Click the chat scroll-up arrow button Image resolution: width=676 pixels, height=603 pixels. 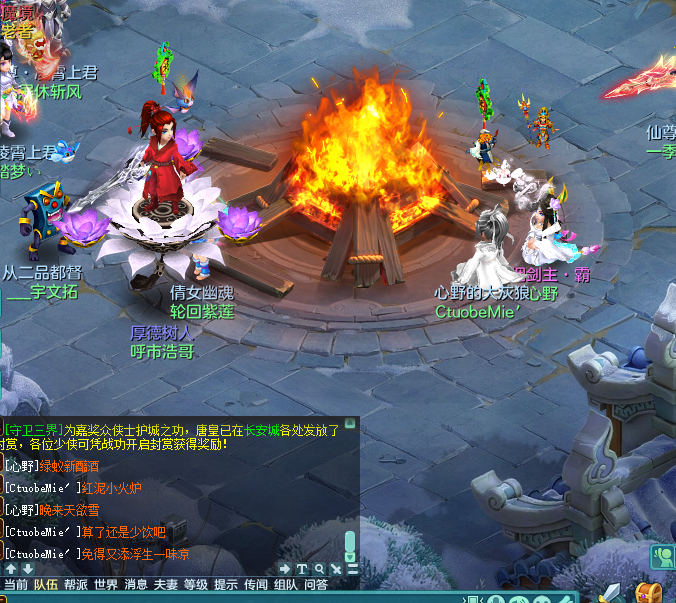pyautogui.click(x=11, y=569)
